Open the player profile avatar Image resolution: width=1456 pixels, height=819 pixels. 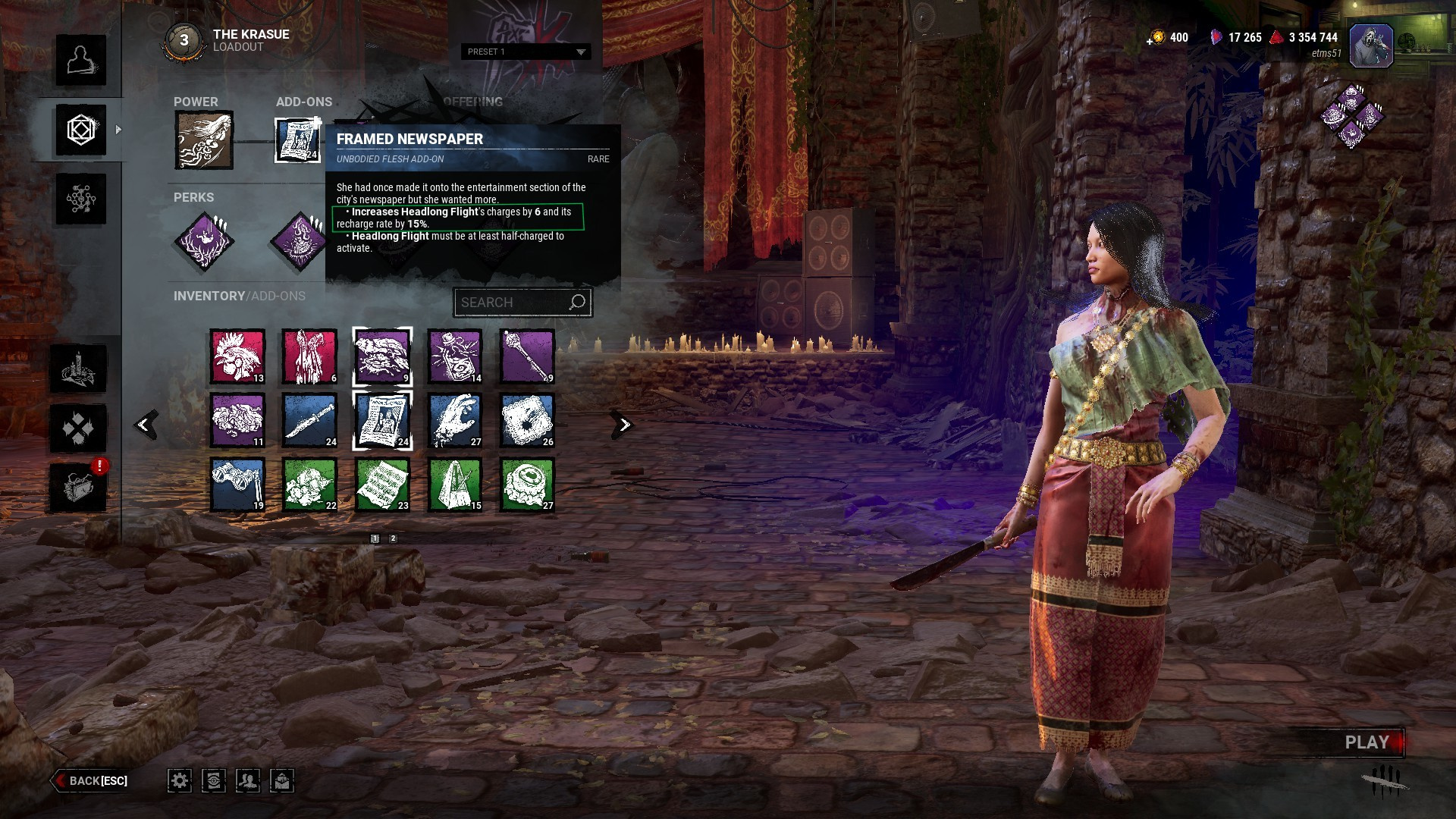tap(1370, 45)
